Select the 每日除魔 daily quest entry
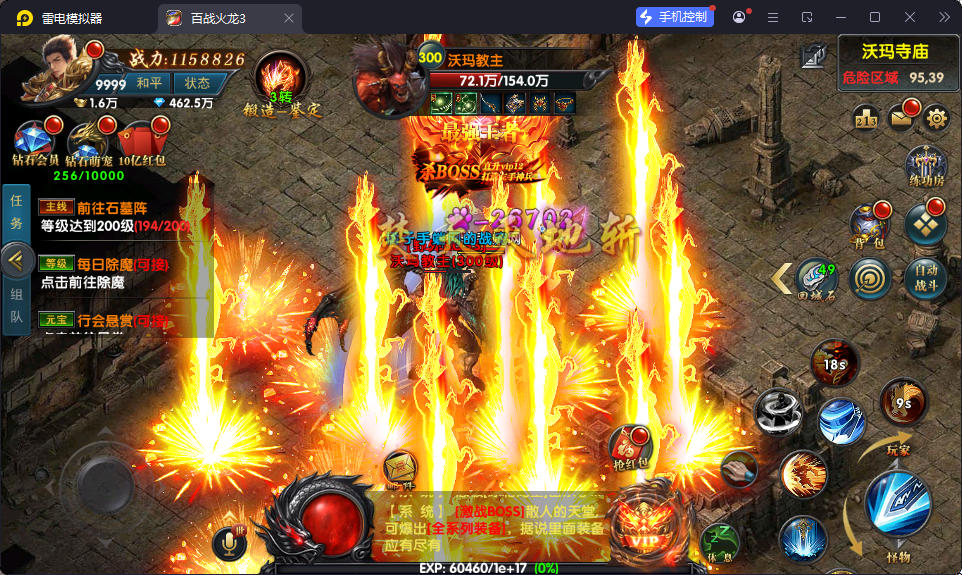The image size is (962, 575). click(x=110, y=272)
